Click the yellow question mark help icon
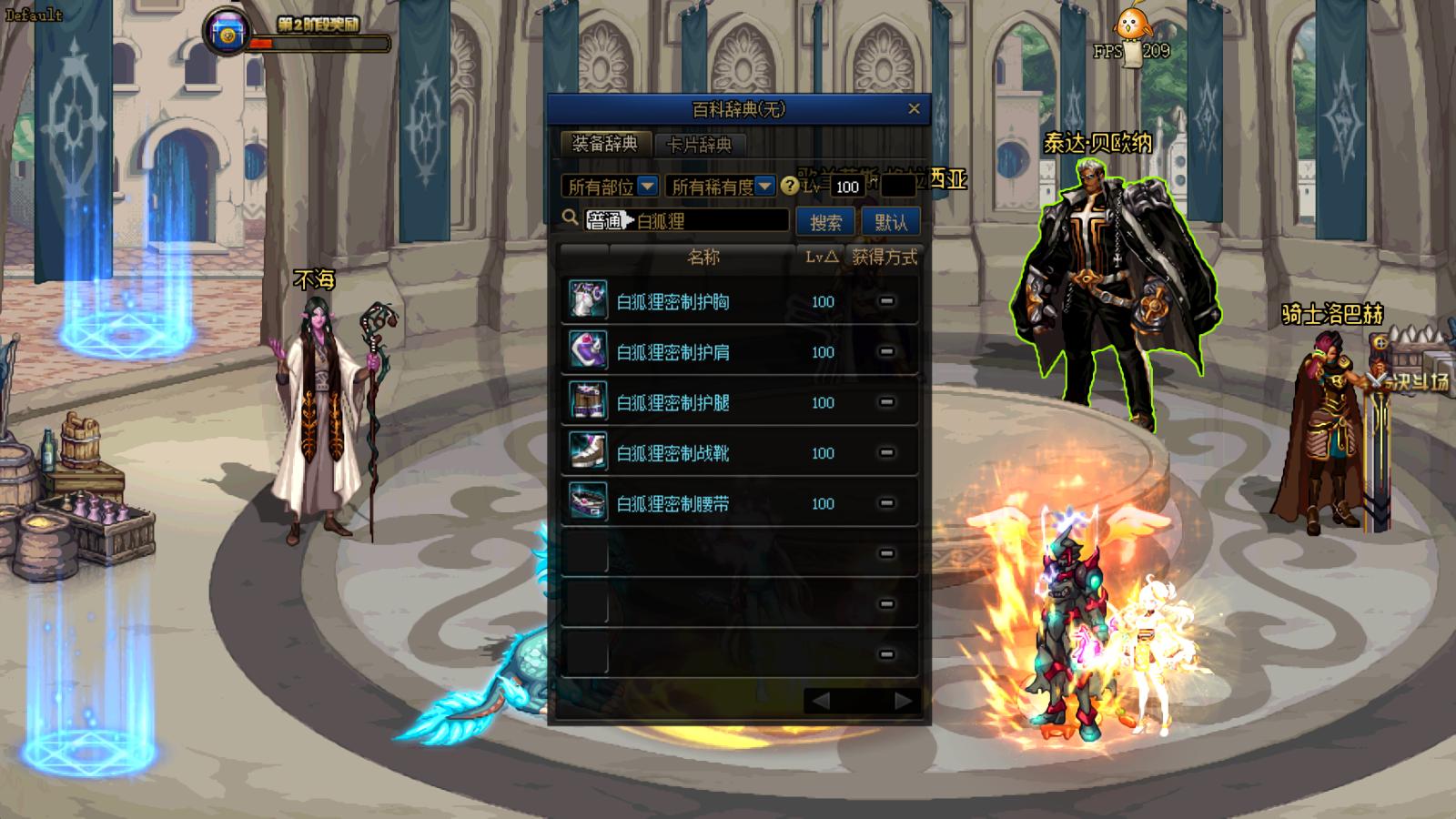1456x819 pixels. click(x=790, y=186)
